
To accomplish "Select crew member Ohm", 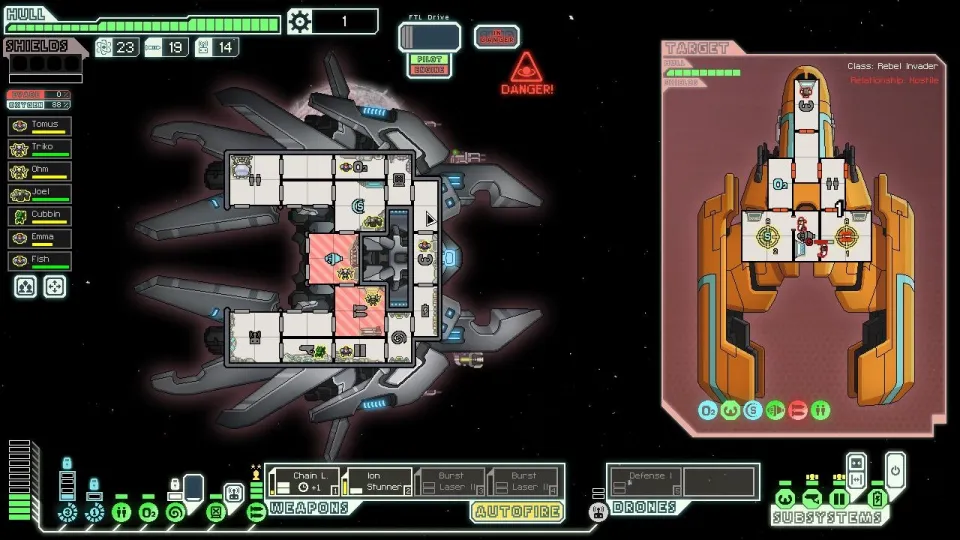I will (x=40, y=171).
